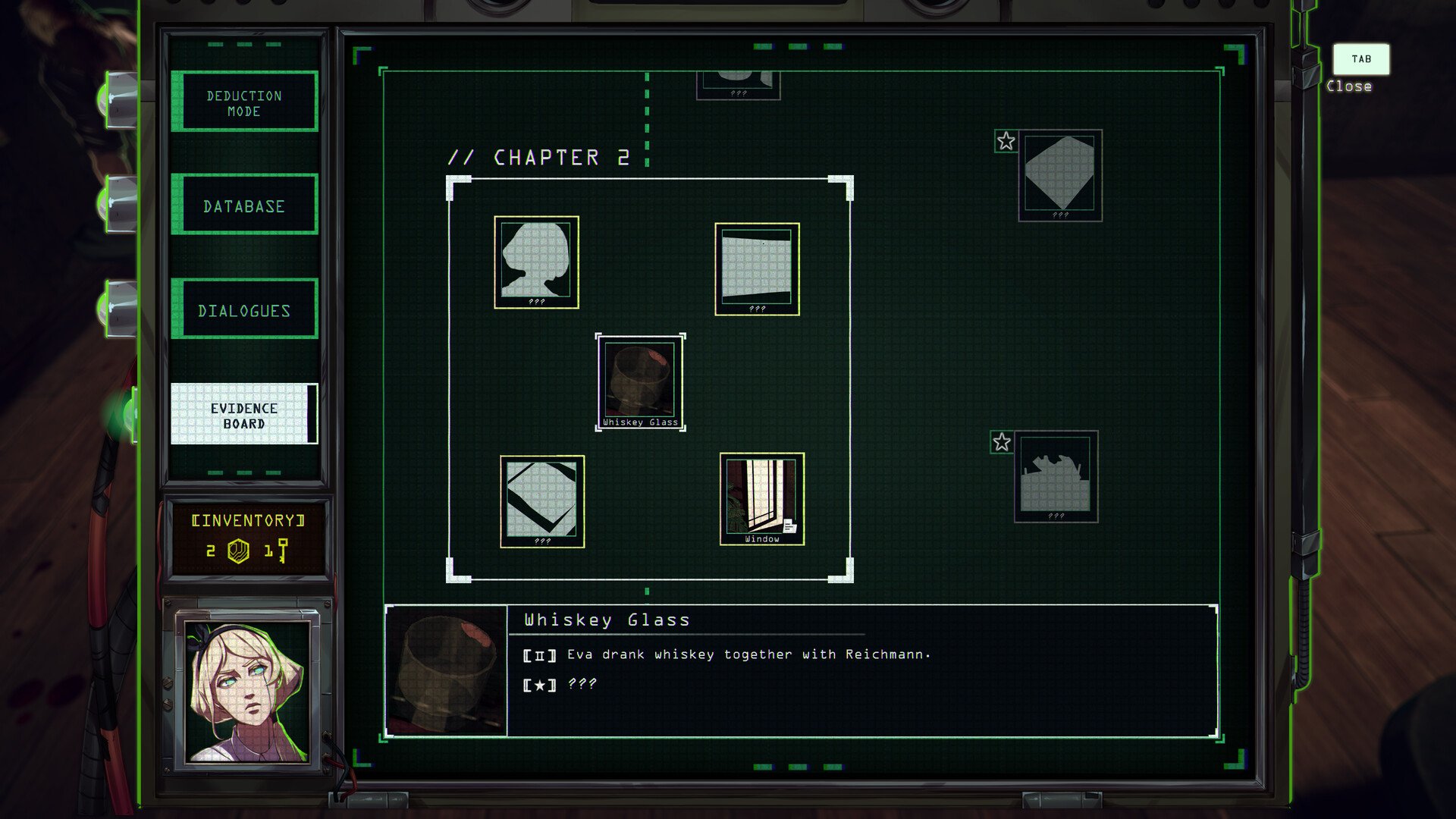Image resolution: width=1456 pixels, height=819 pixels.
Task: Select the Window evidence card
Action: coord(761,498)
